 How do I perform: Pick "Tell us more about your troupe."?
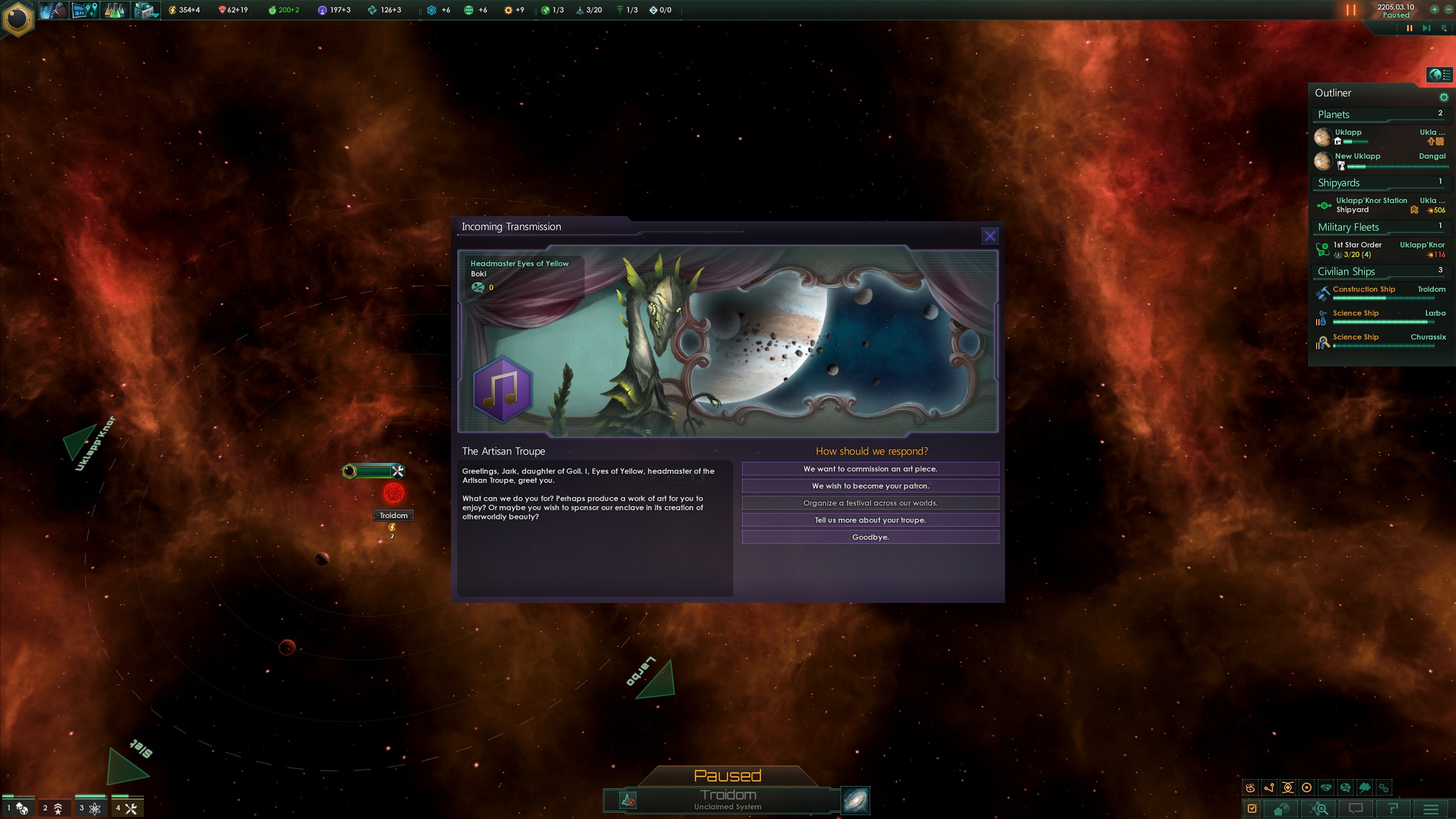coord(870,520)
